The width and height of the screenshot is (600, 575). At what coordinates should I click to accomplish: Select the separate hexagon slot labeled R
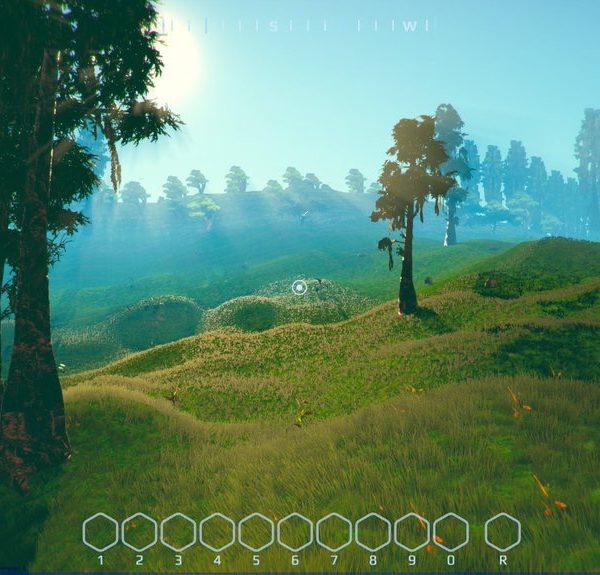[x=503, y=532]
